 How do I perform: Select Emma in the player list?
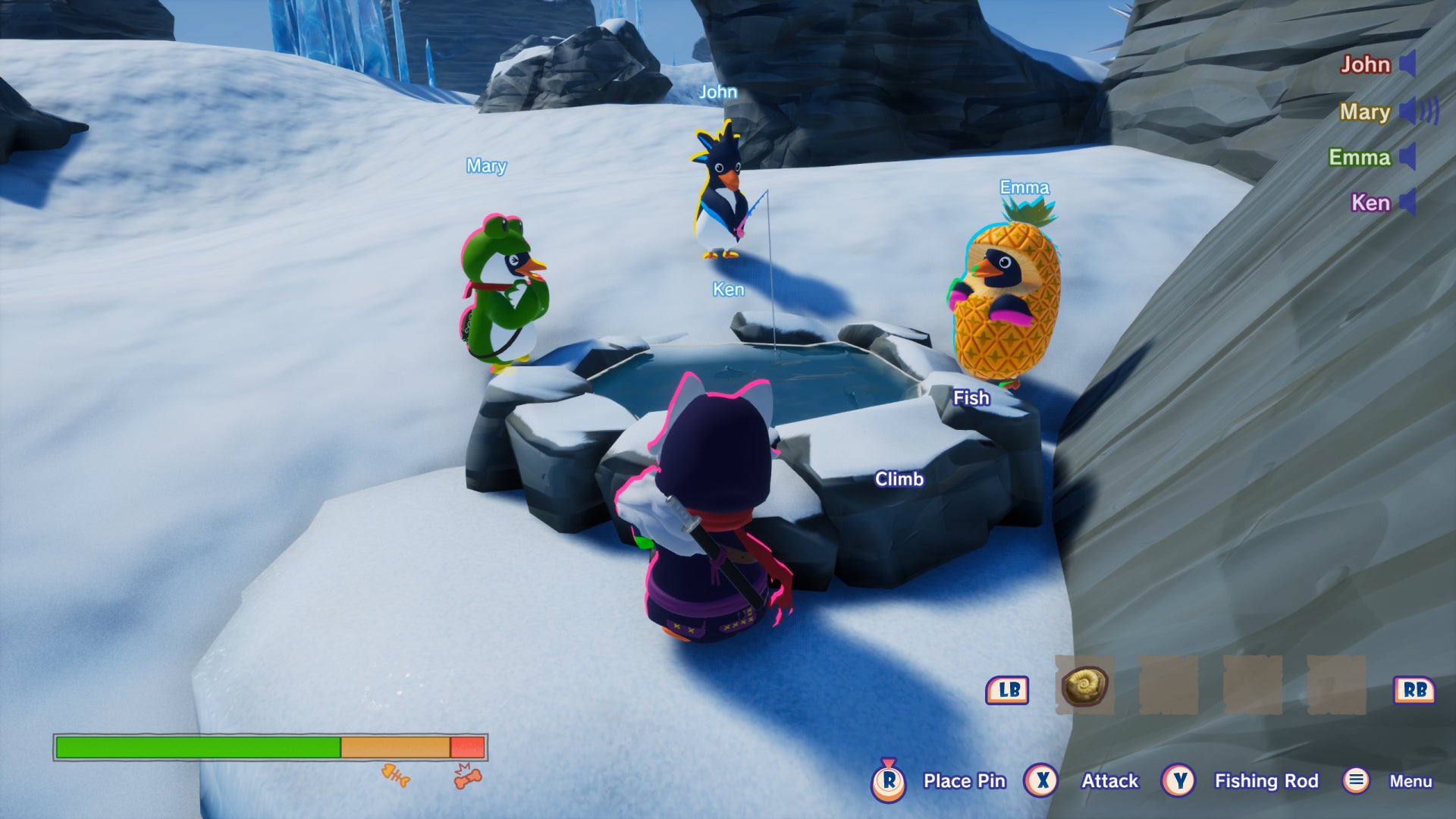1359,158
